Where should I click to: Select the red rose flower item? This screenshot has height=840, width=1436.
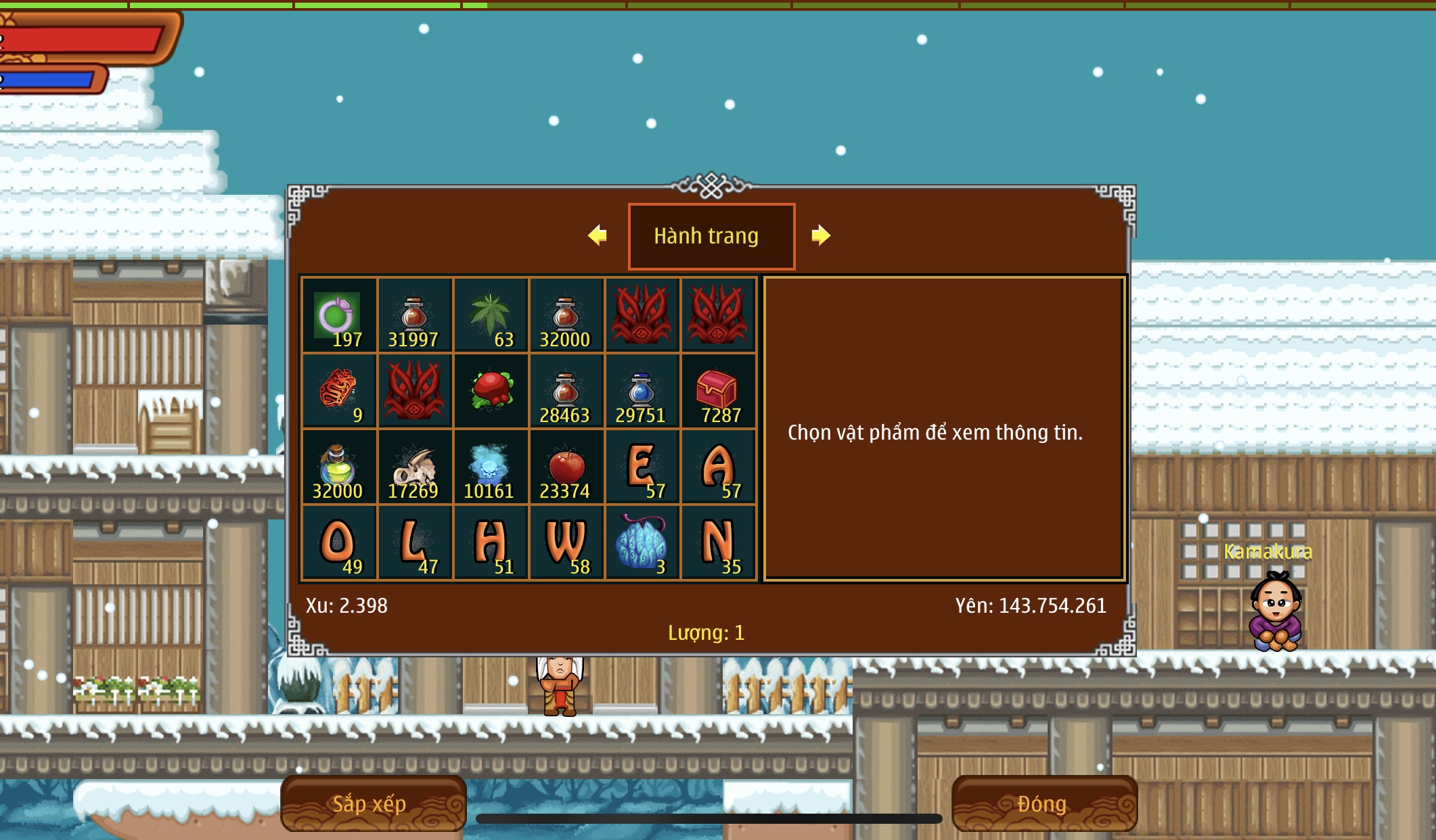coord(491,392)
